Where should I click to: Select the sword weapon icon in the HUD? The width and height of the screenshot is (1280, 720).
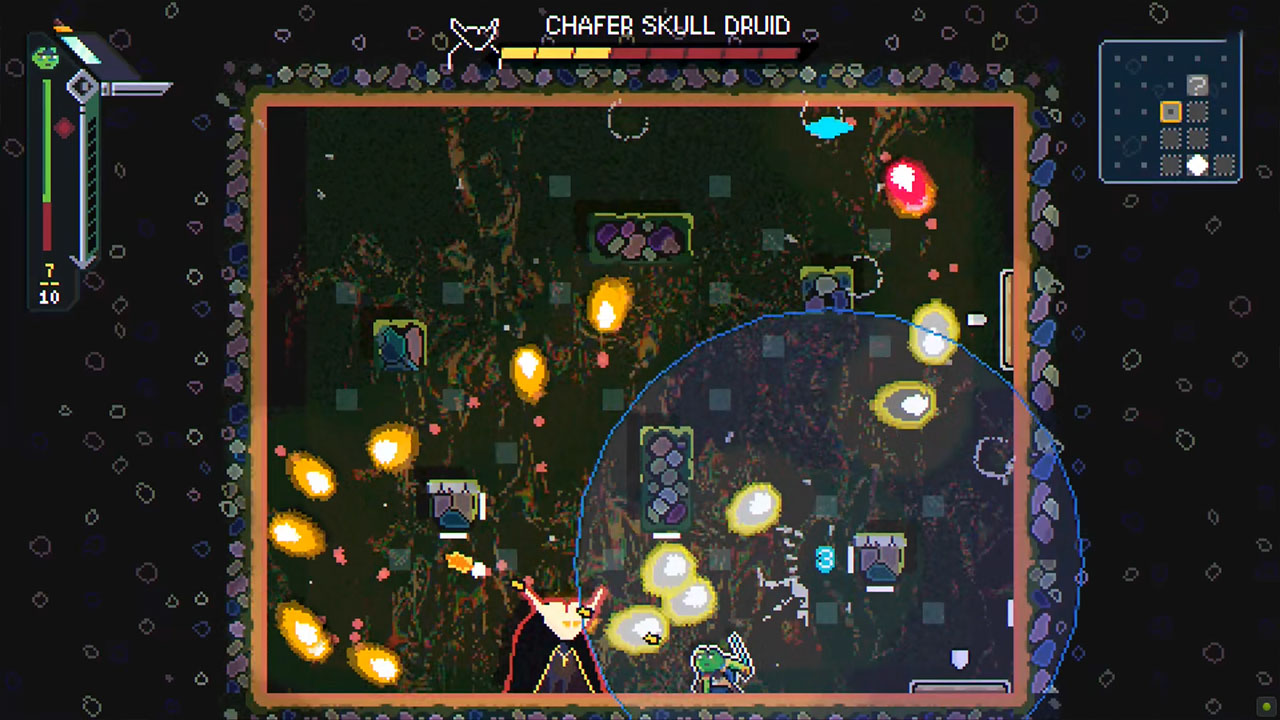(x=135, y=87)
